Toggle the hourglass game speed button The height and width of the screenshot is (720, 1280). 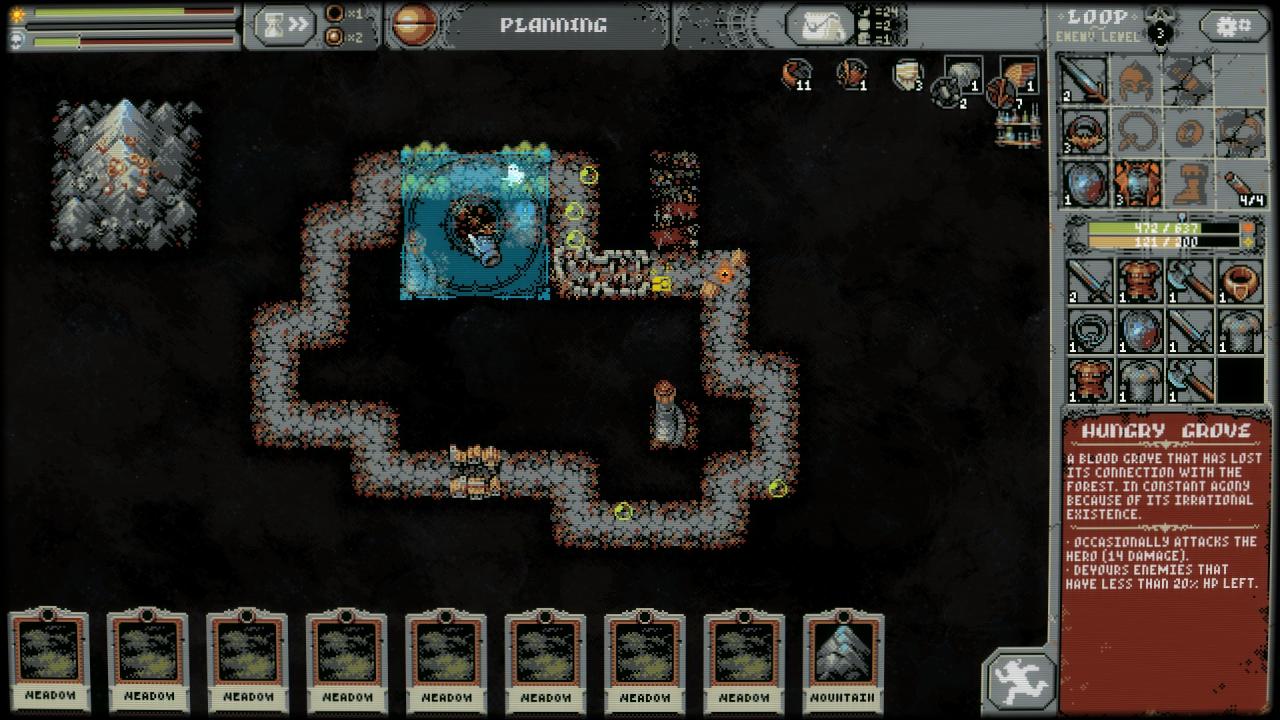pyautogui.click(x=284, y=26)
